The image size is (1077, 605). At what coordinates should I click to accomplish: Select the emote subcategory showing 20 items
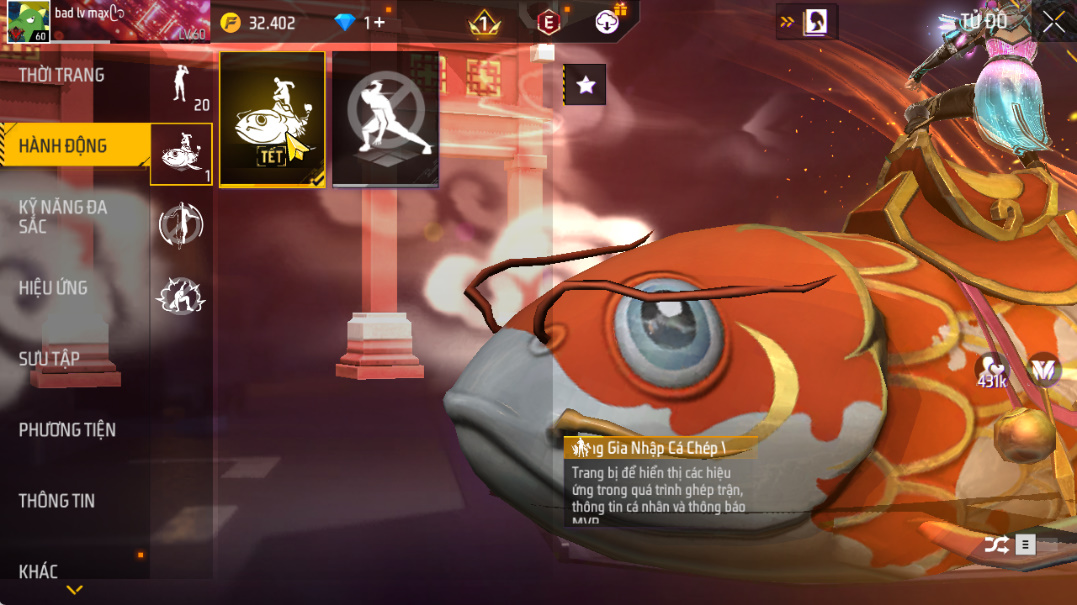[182, 86]
